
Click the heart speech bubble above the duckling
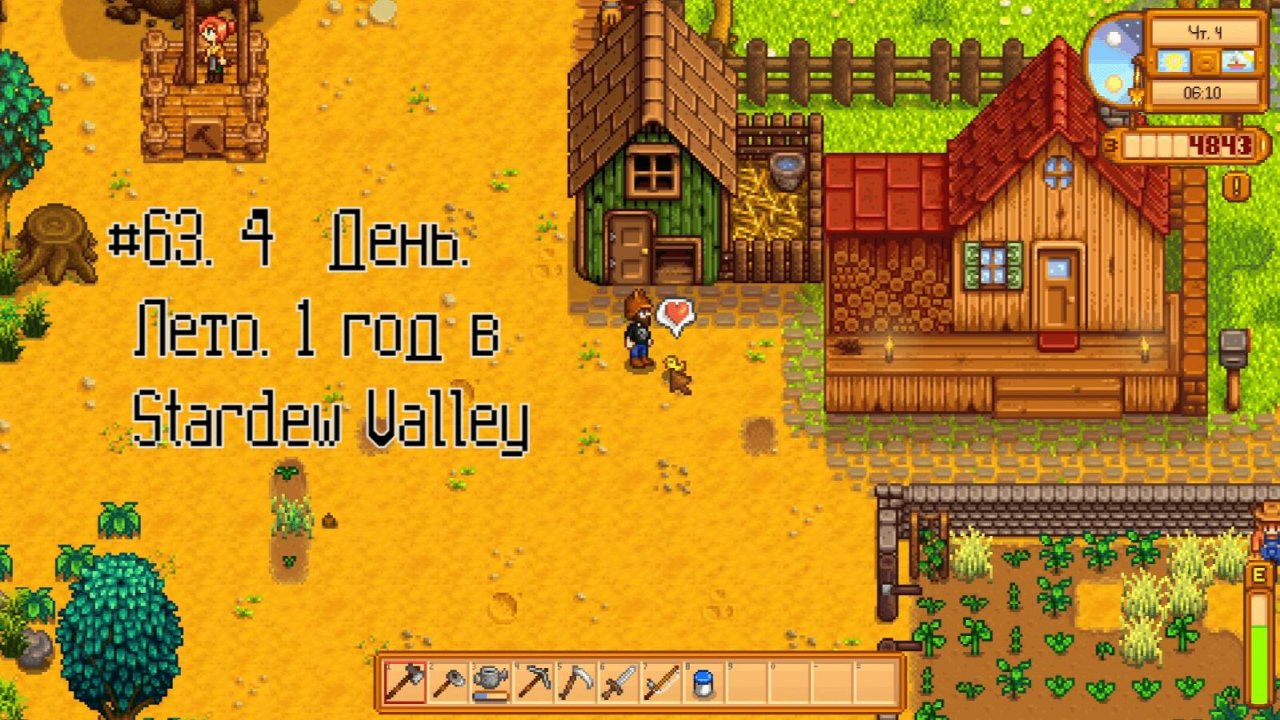coord(676,315)
